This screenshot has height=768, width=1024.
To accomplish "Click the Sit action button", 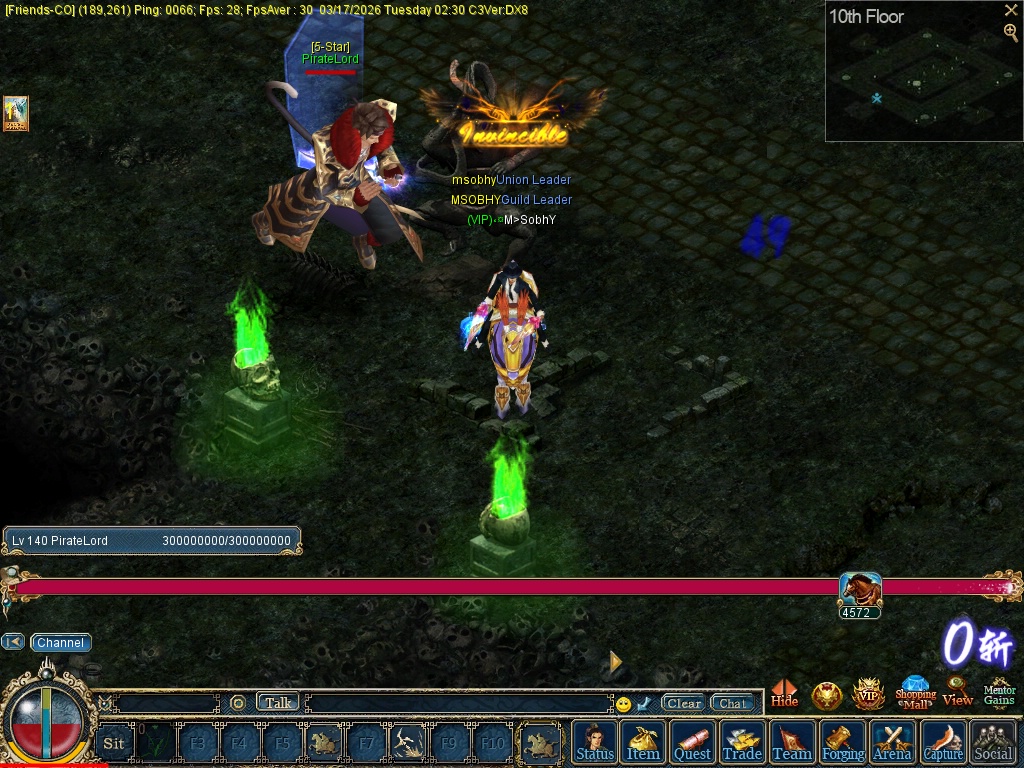I will click(114, 743).
